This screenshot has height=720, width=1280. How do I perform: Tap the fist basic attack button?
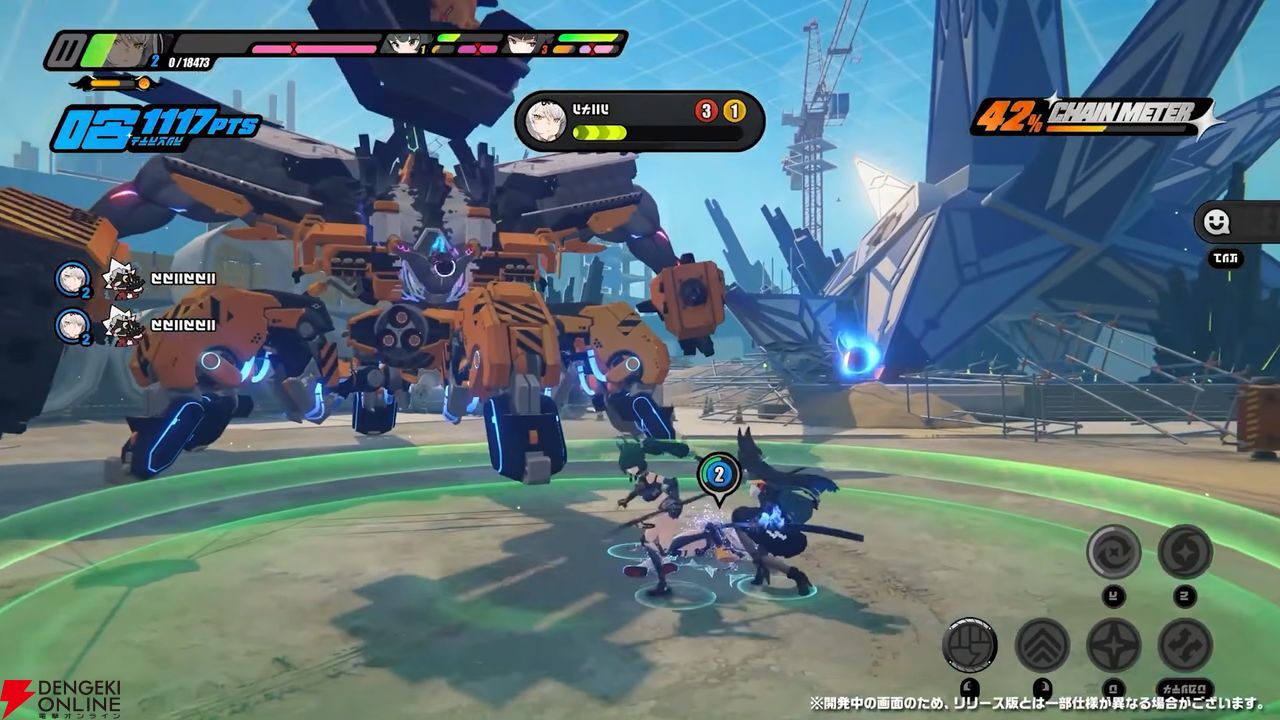pos(969,645)
